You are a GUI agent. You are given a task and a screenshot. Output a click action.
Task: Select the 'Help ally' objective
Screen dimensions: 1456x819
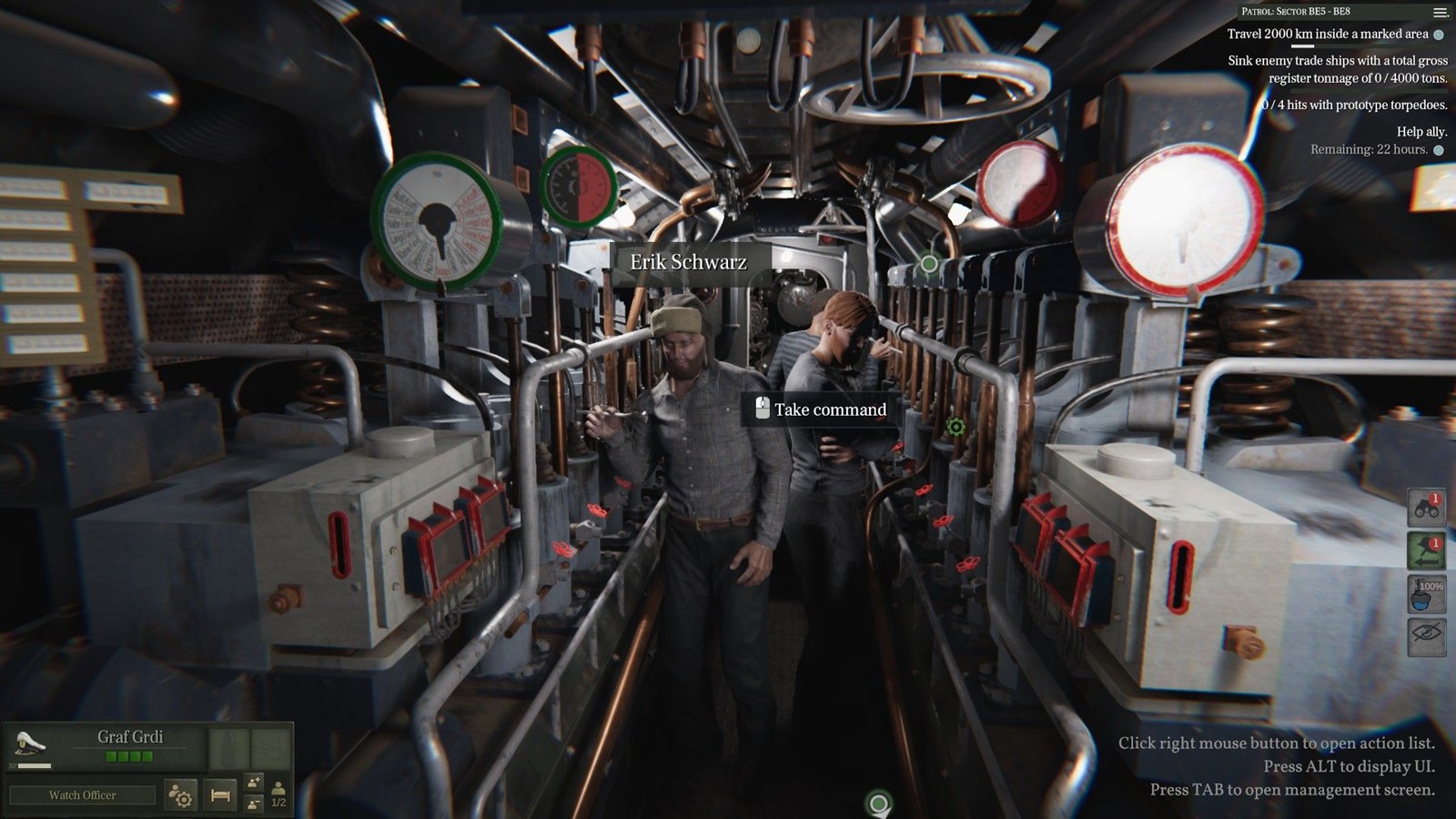(x=1421, y=132)
